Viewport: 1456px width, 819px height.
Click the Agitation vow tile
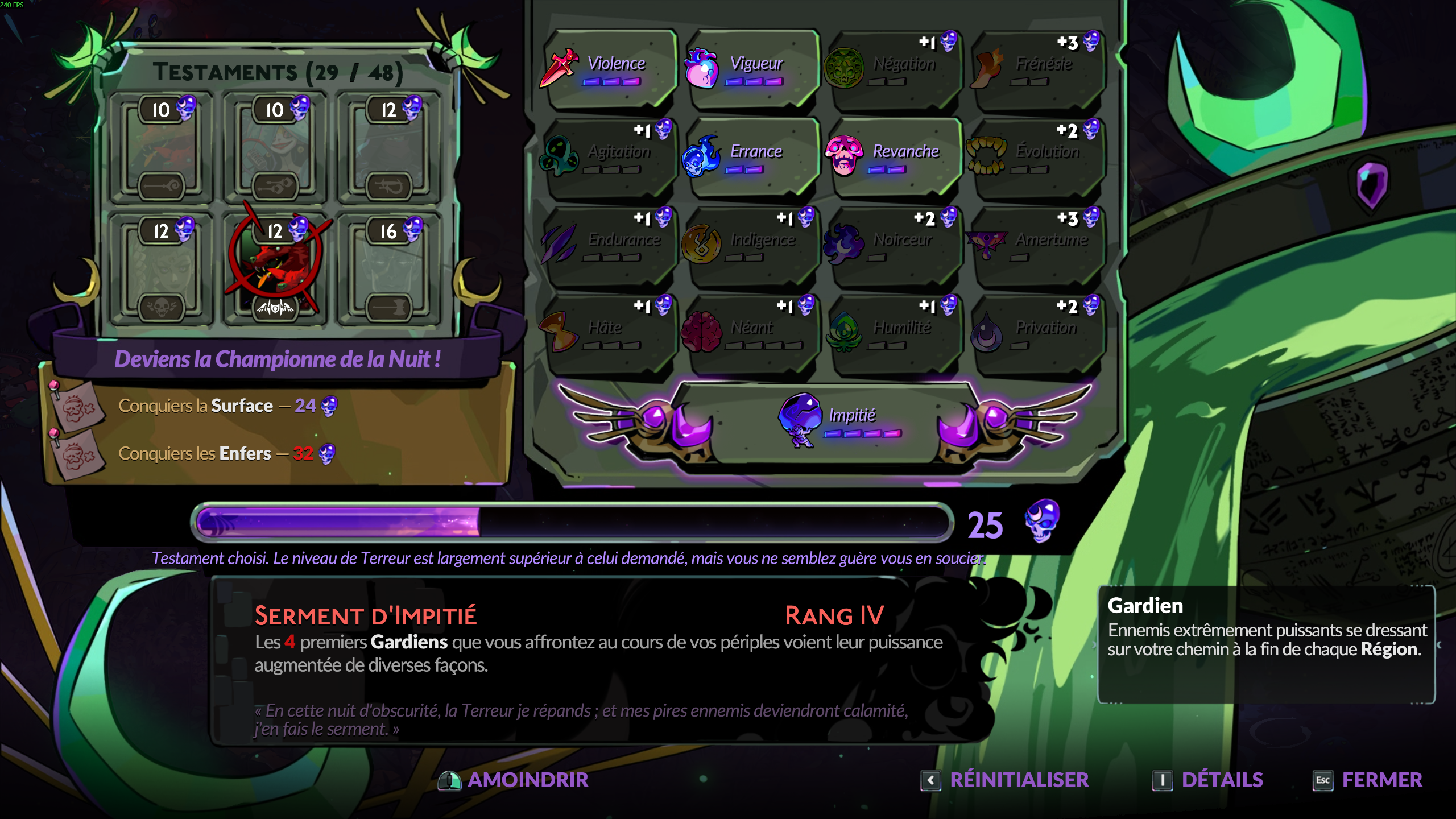click(x=610, y=157)
